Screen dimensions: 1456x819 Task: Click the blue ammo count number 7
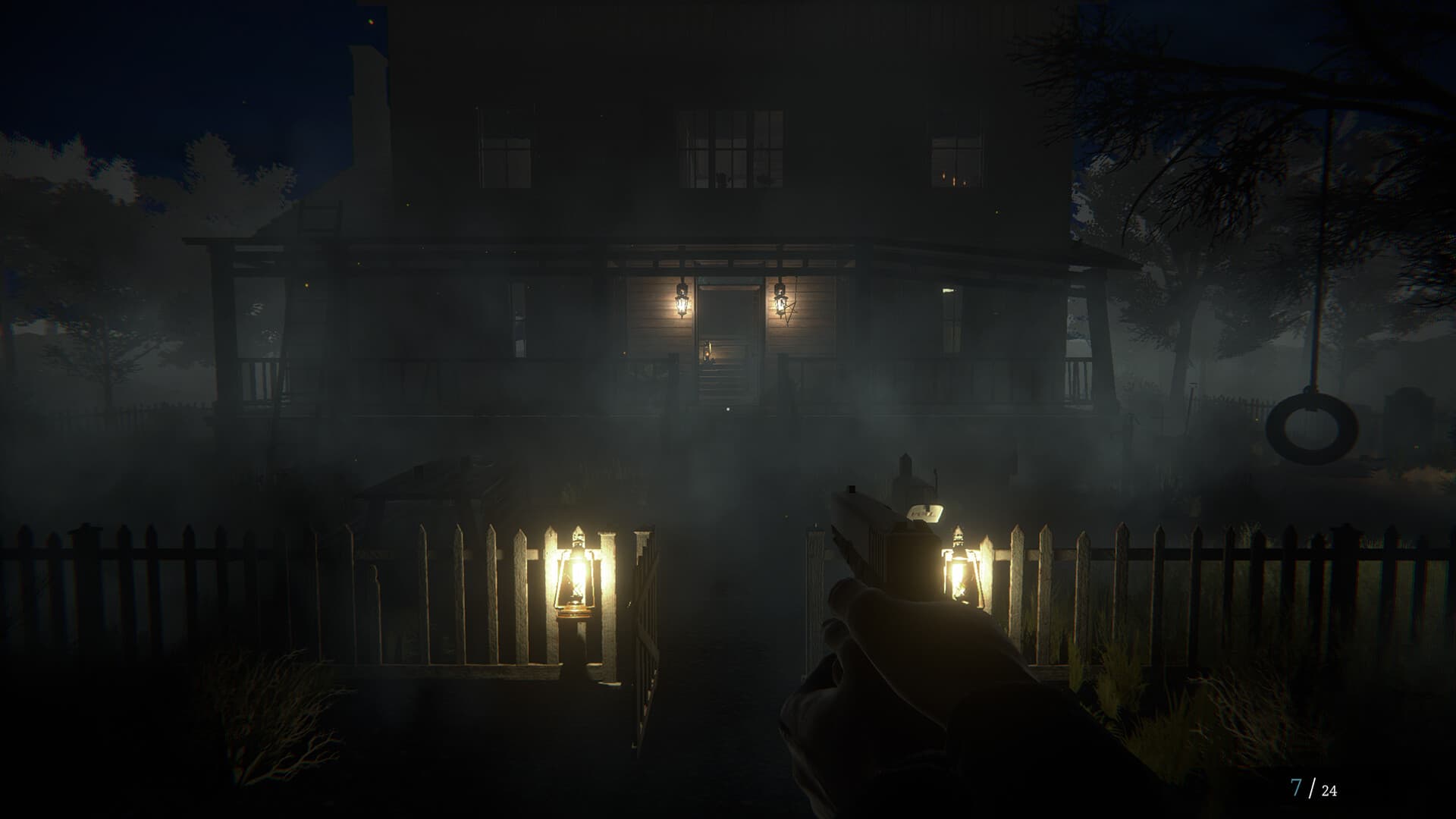(1296, 788)
